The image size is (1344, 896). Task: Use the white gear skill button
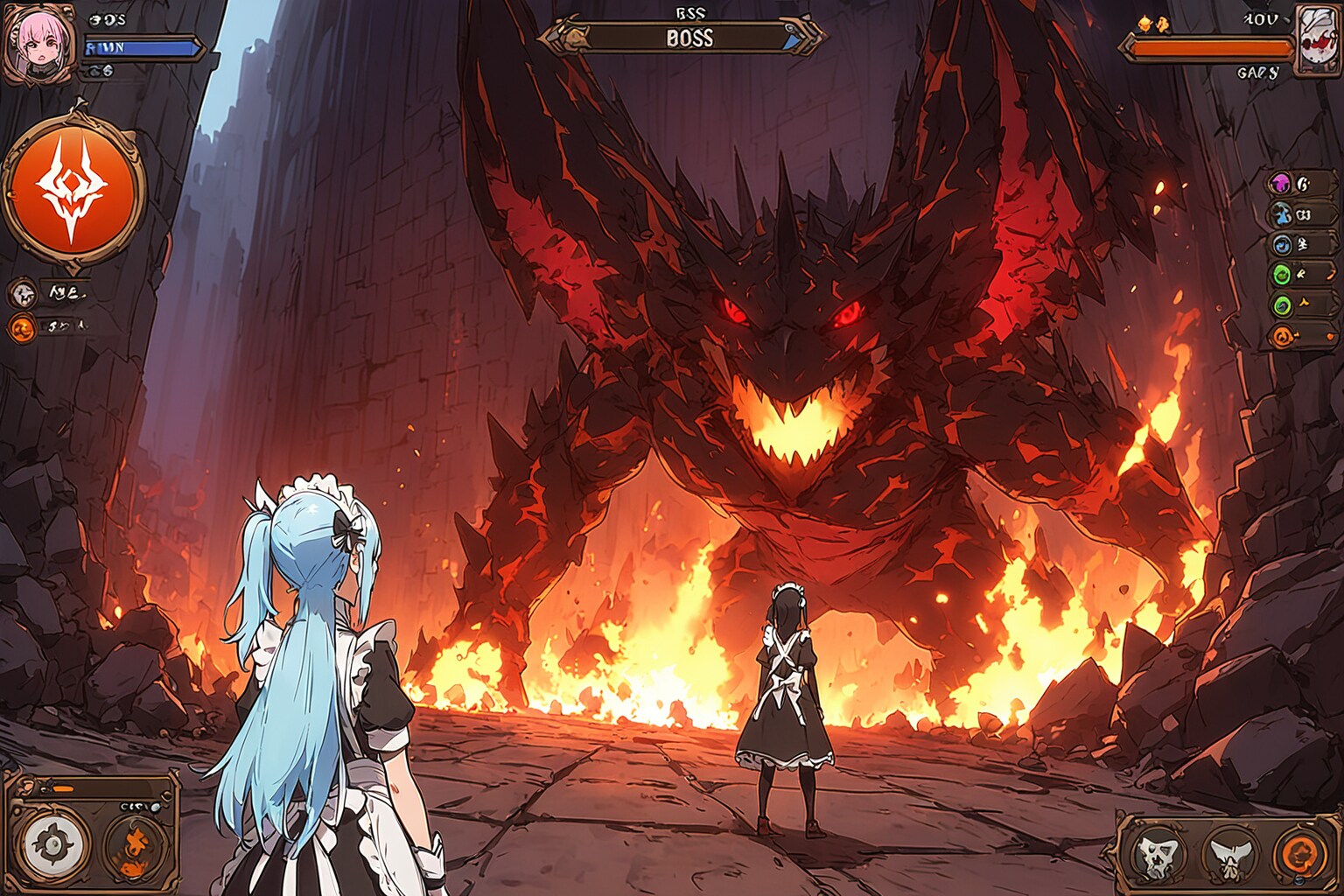[55, 845]
